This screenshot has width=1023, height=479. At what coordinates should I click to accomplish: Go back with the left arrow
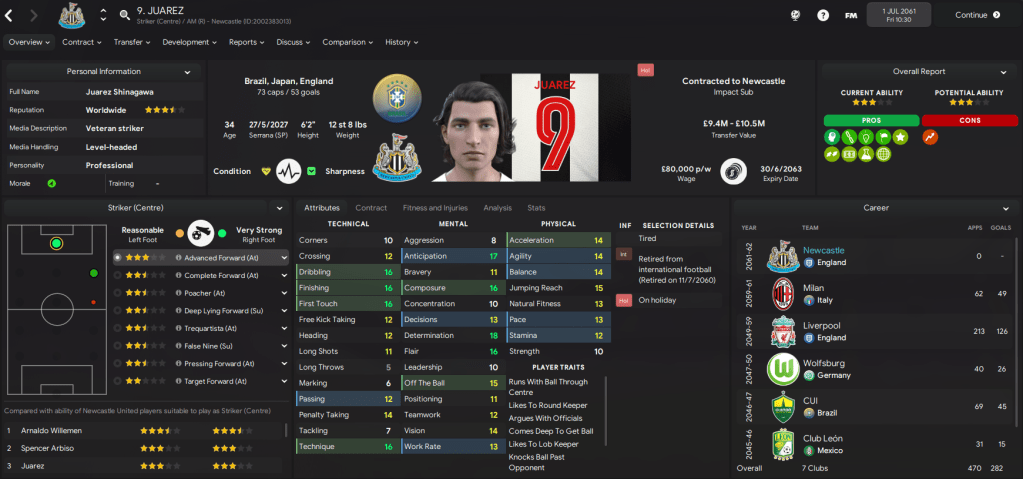[9, 15]
